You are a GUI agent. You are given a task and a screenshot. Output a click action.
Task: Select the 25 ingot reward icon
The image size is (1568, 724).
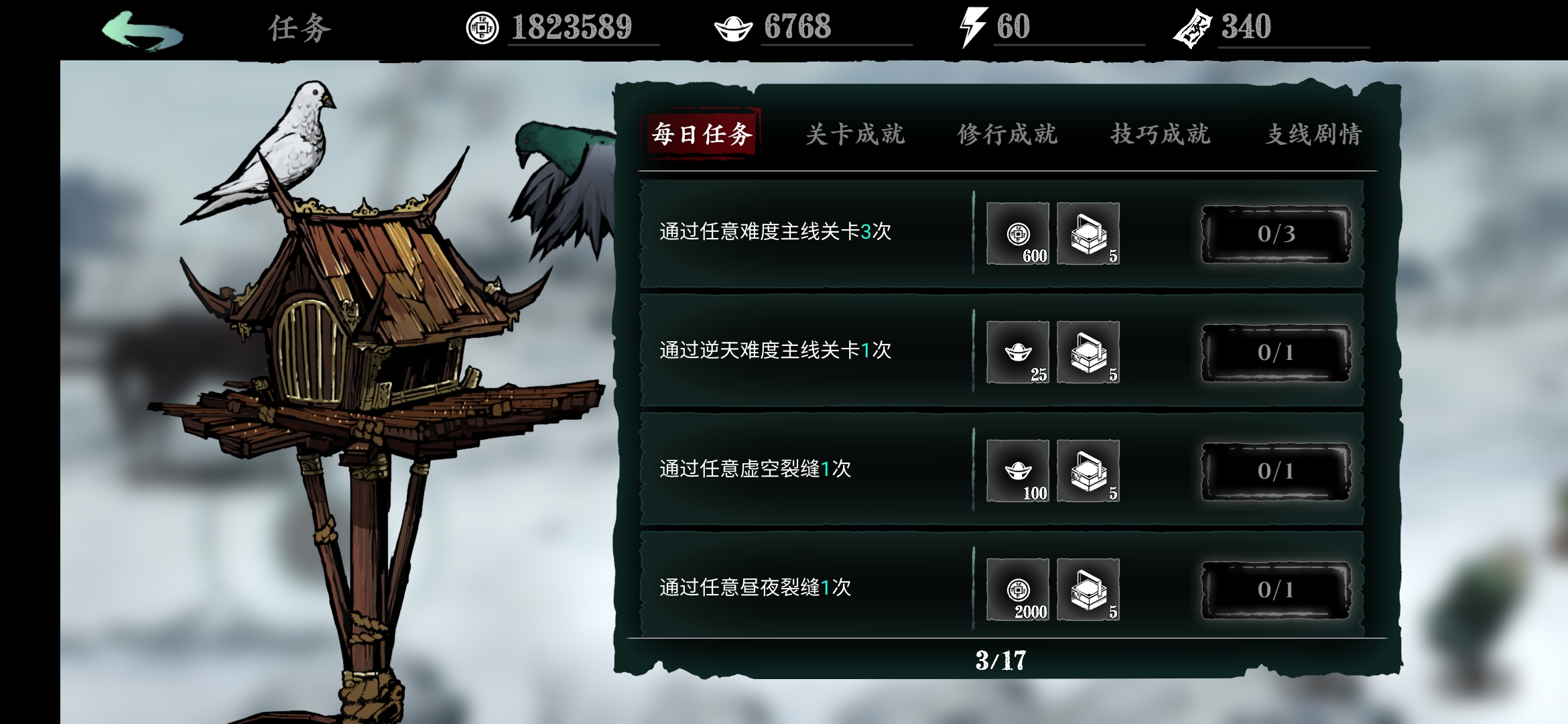[1017, 353]
